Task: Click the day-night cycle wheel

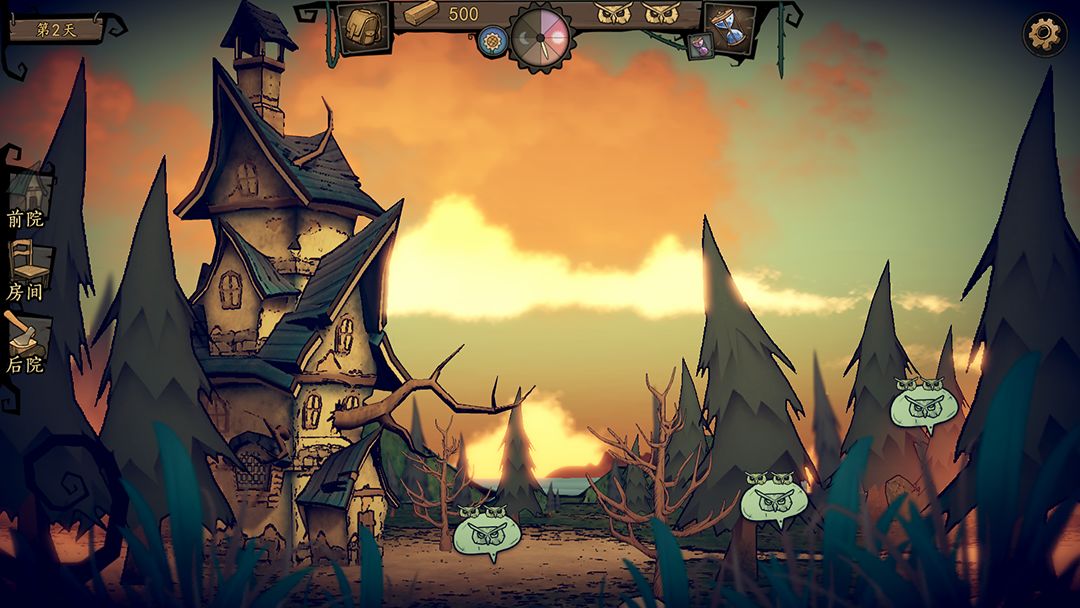Action: (540, 38)
